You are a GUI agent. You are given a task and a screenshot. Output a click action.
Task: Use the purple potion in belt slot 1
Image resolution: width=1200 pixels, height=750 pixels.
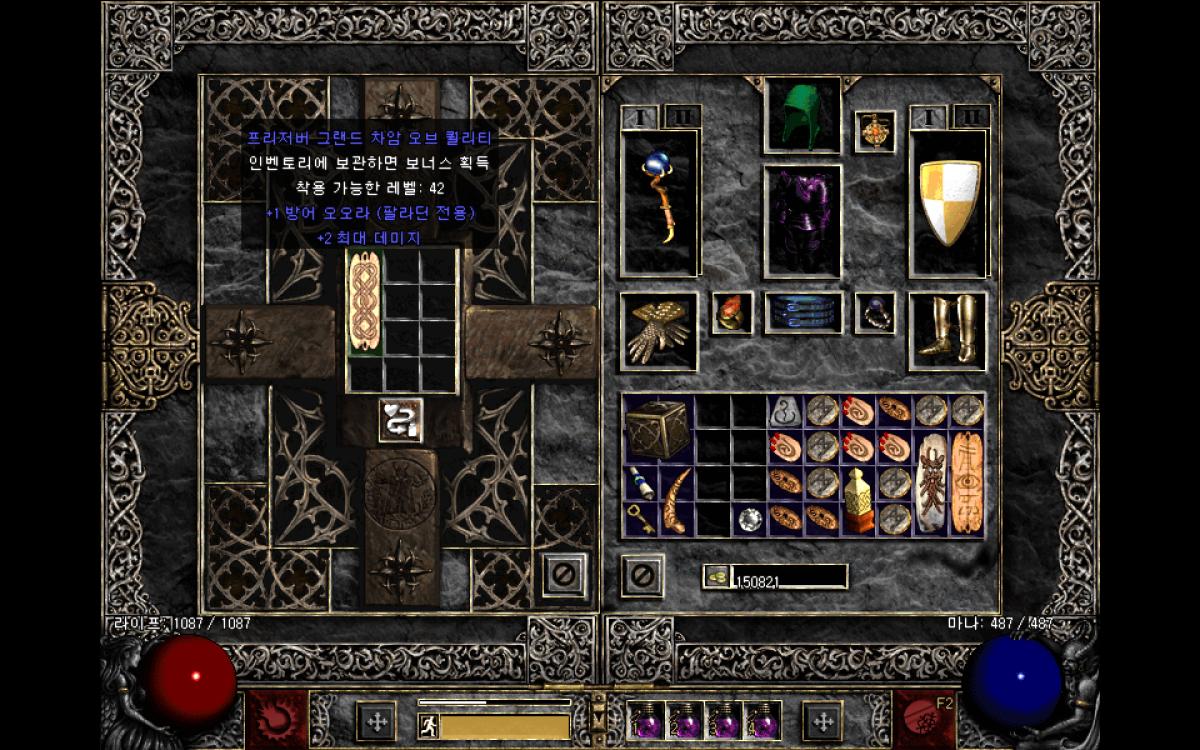click(x=645, y=720)
